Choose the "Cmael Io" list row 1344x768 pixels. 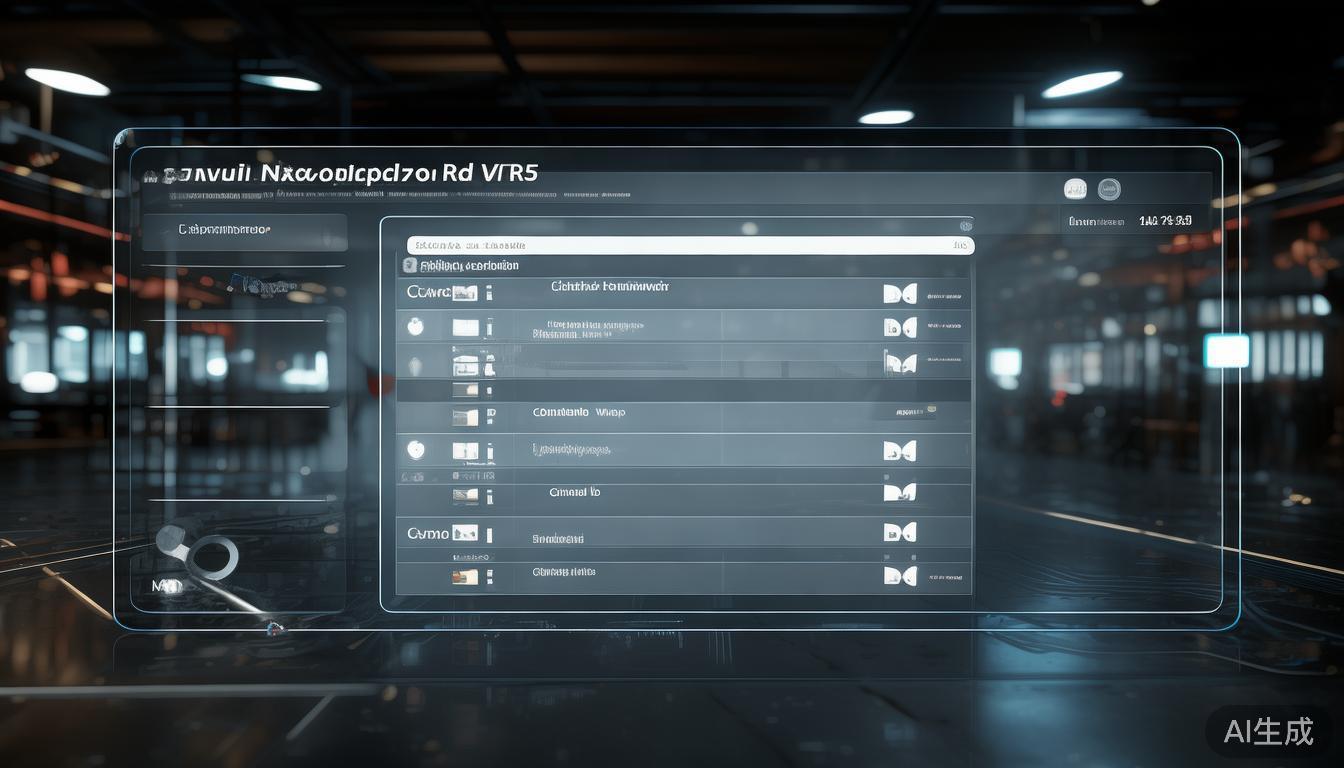click(x=683, y=492)
